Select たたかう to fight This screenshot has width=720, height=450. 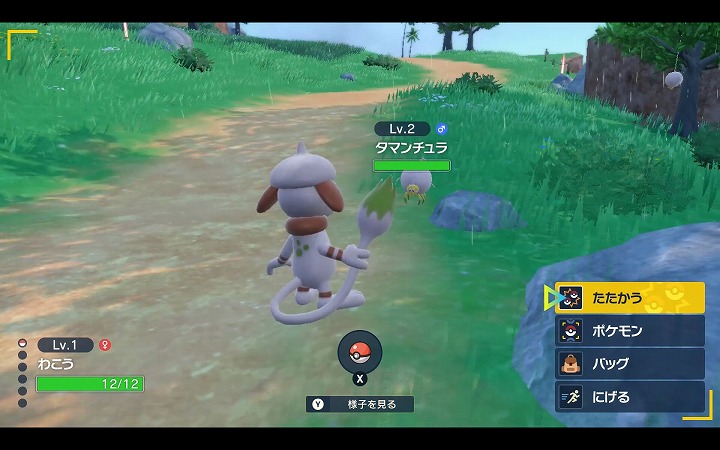(x=630, y=298)
